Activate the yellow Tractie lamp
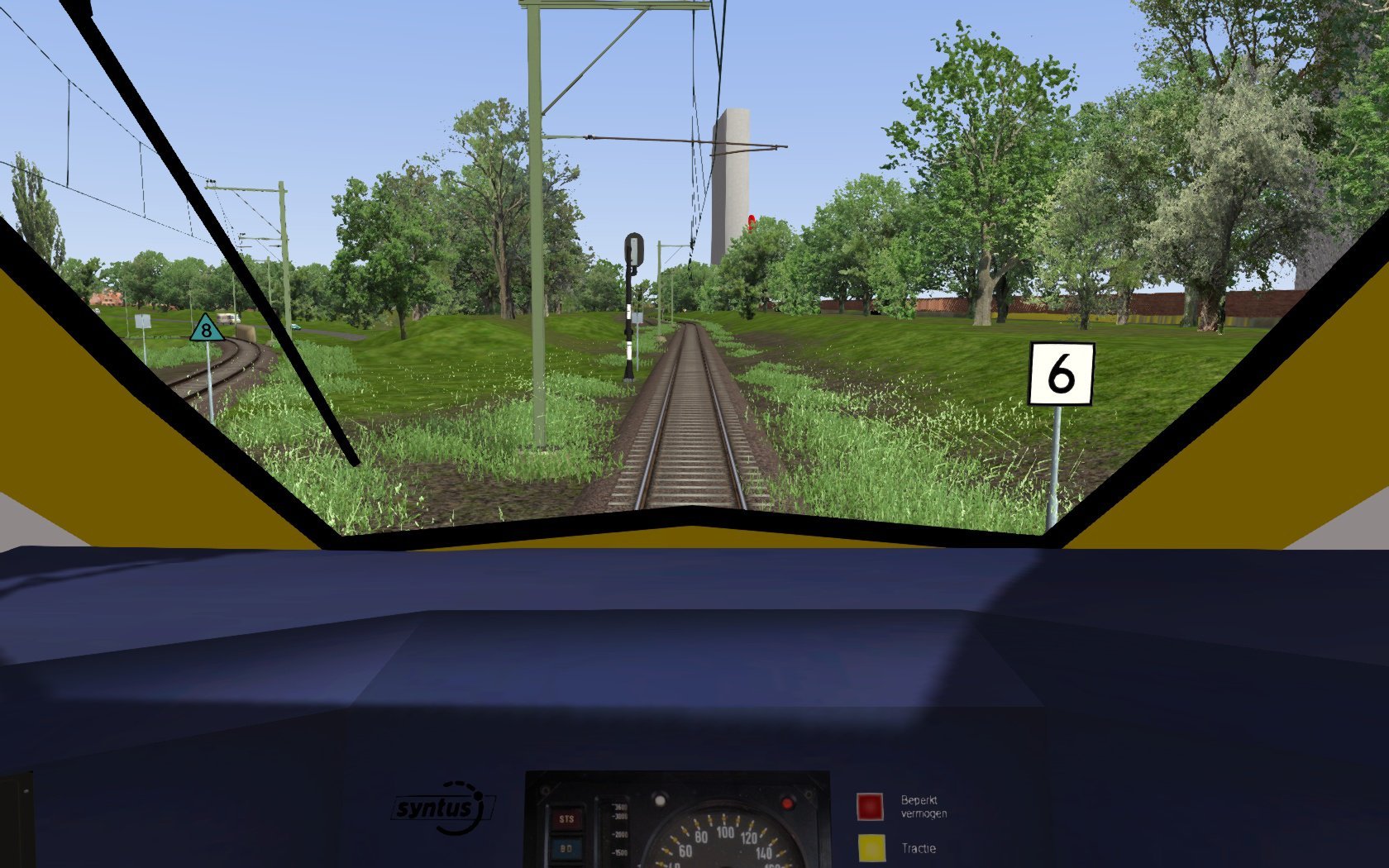The width and height of the screenshot is (1389, 868). (x=871, y=849)
